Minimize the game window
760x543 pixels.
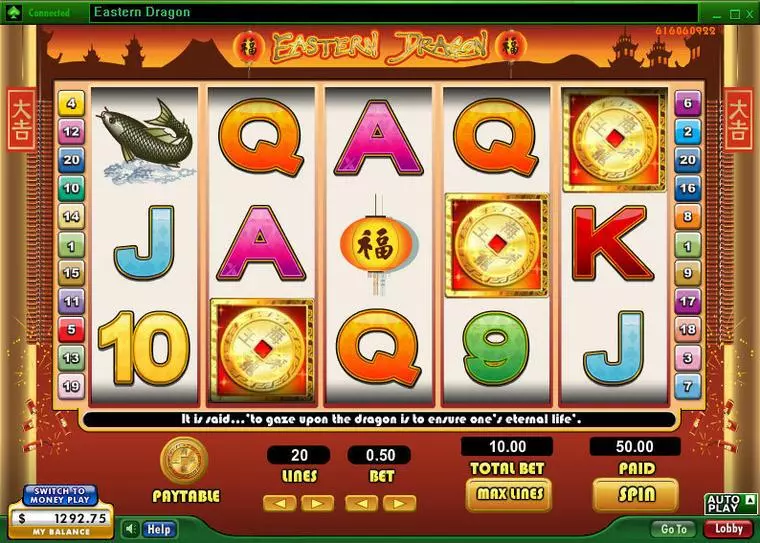click(x=715, y=13)
